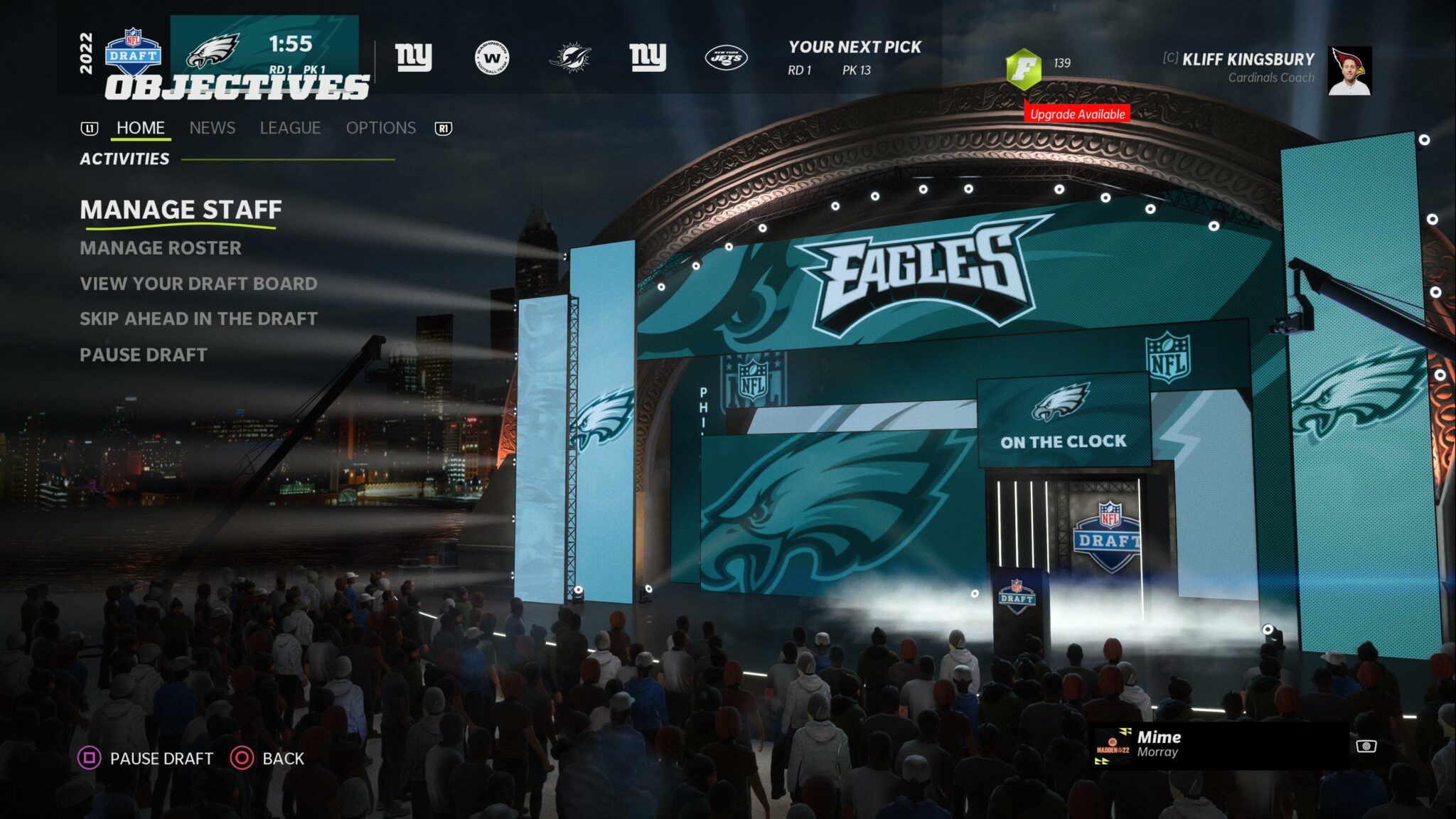Select Skip Ahead in the Draft
The width and height of the screenshot is (1456, 819).
(x=198, y=319)
